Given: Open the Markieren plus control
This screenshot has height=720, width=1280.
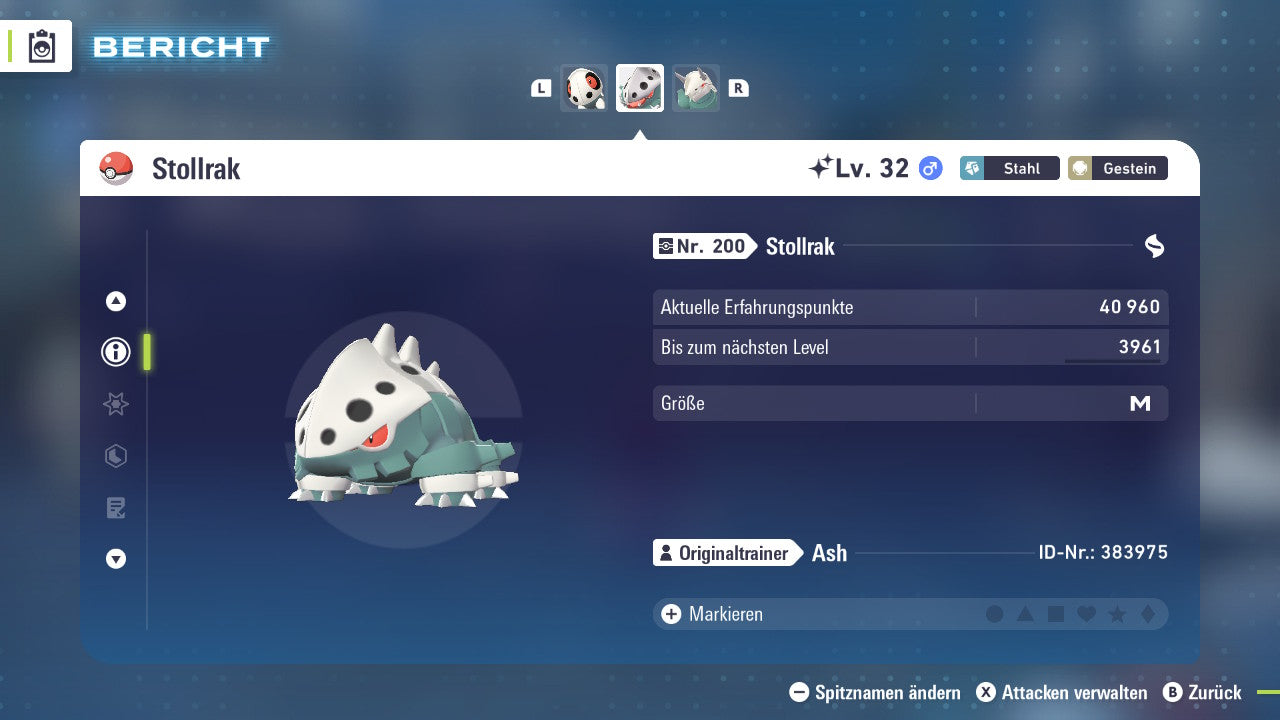Looking at the screenshot, I should (669, 614).
